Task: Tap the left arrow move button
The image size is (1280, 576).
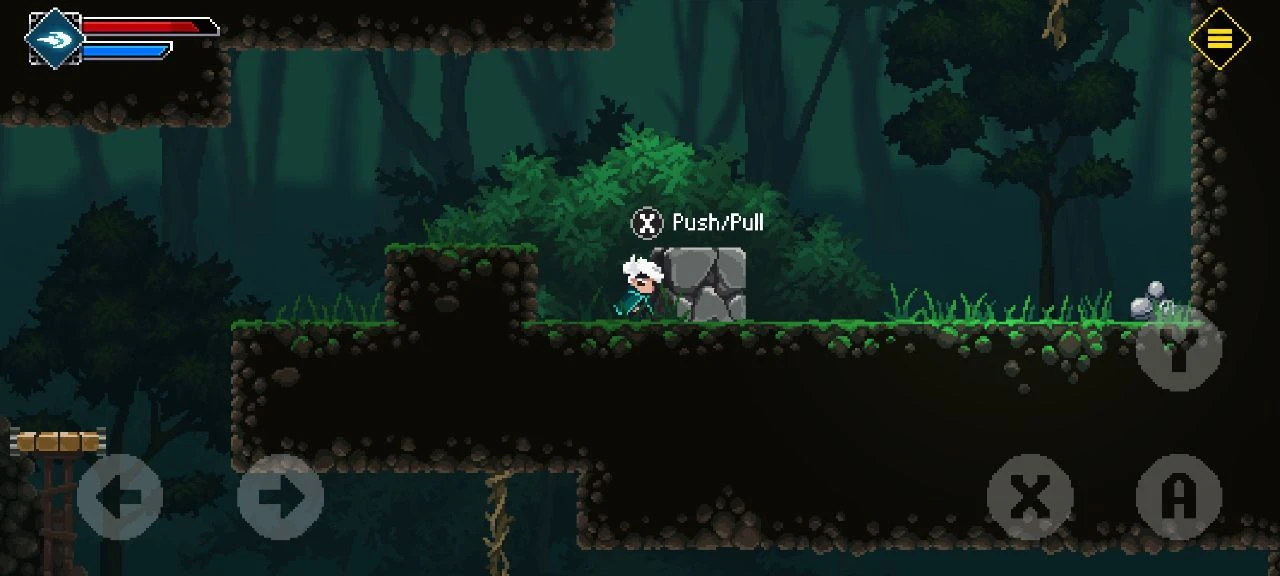Action: [120, 497]
